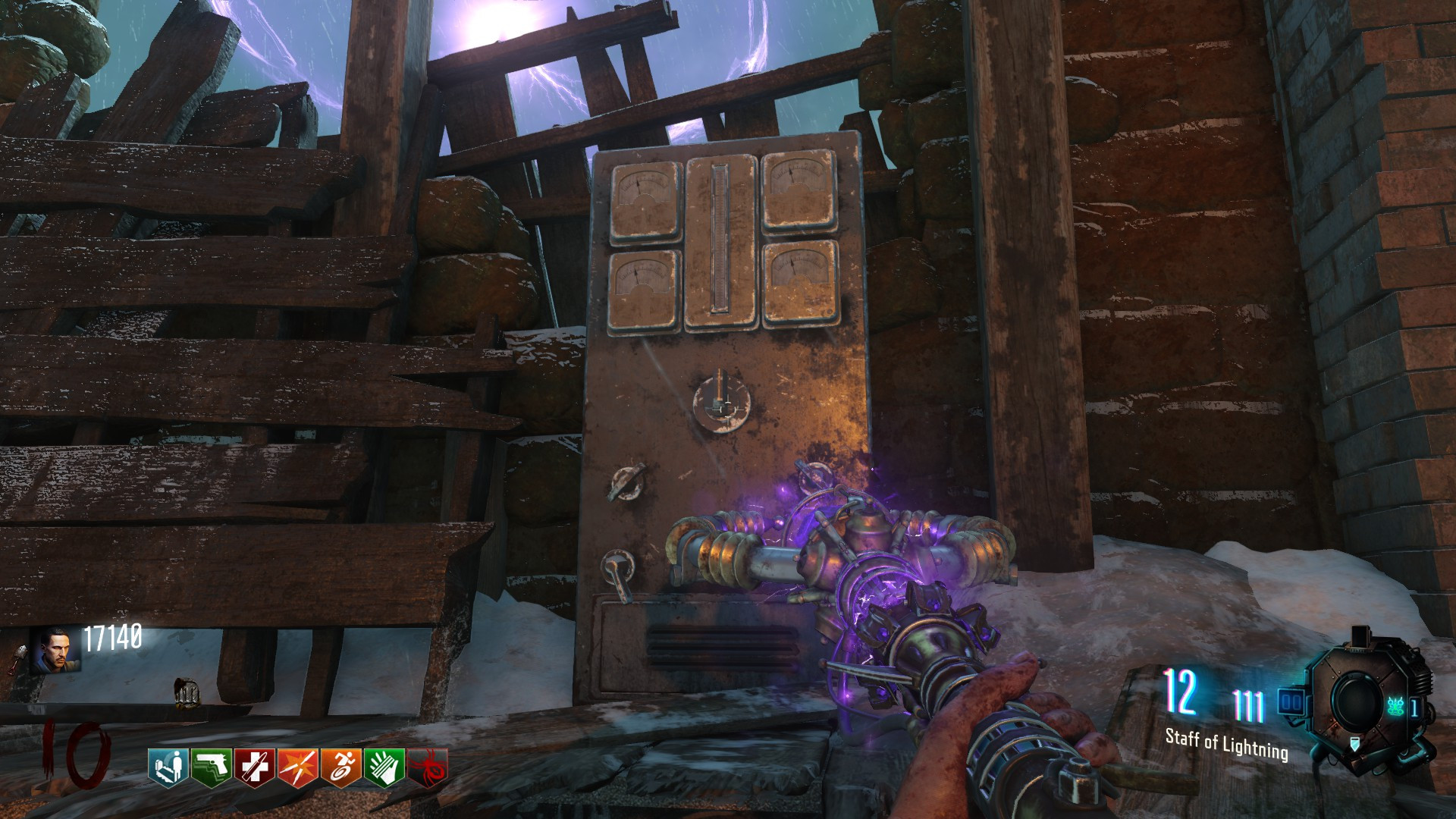
Task: Choose the red cross Juggernog perk icon
Action: tap(254, 767)
